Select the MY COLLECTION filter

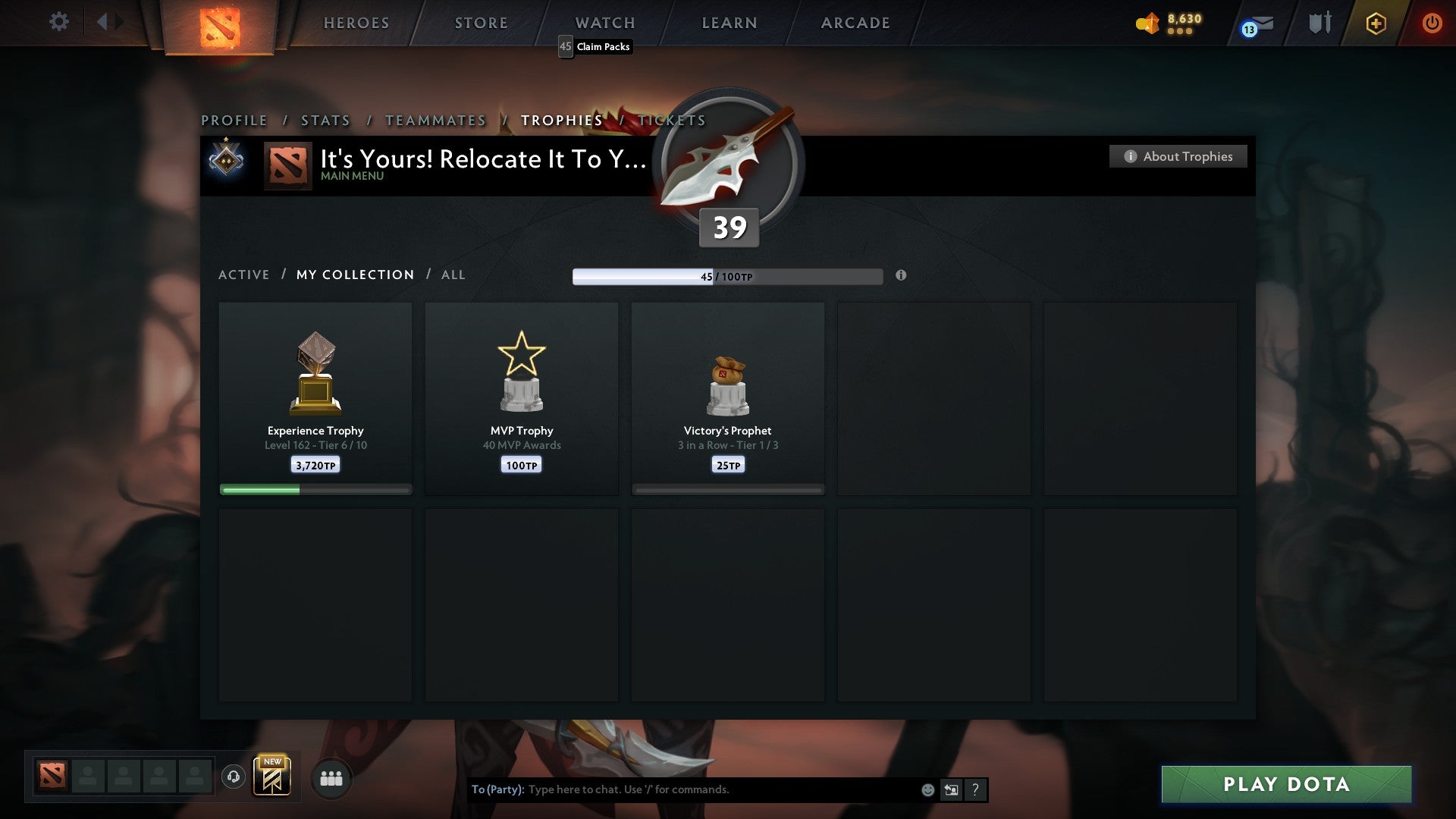pyautogui.click(x=354, y=275)
